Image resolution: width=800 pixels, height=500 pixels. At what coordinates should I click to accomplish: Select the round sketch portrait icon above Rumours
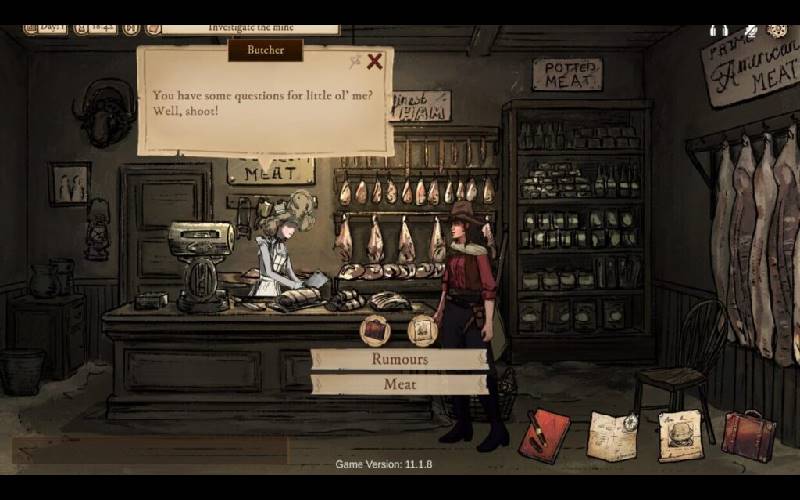point(423,329)
